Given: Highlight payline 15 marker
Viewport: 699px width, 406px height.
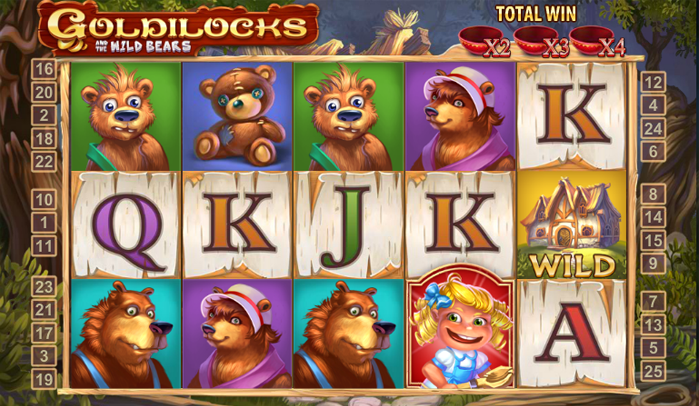Looking at the screenshot, I should (x=653, y=240).
